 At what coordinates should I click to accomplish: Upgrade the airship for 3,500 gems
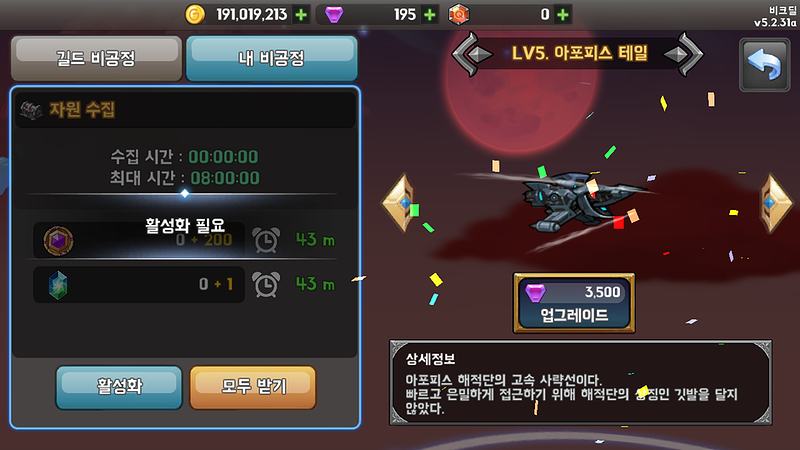click(573, 303)
